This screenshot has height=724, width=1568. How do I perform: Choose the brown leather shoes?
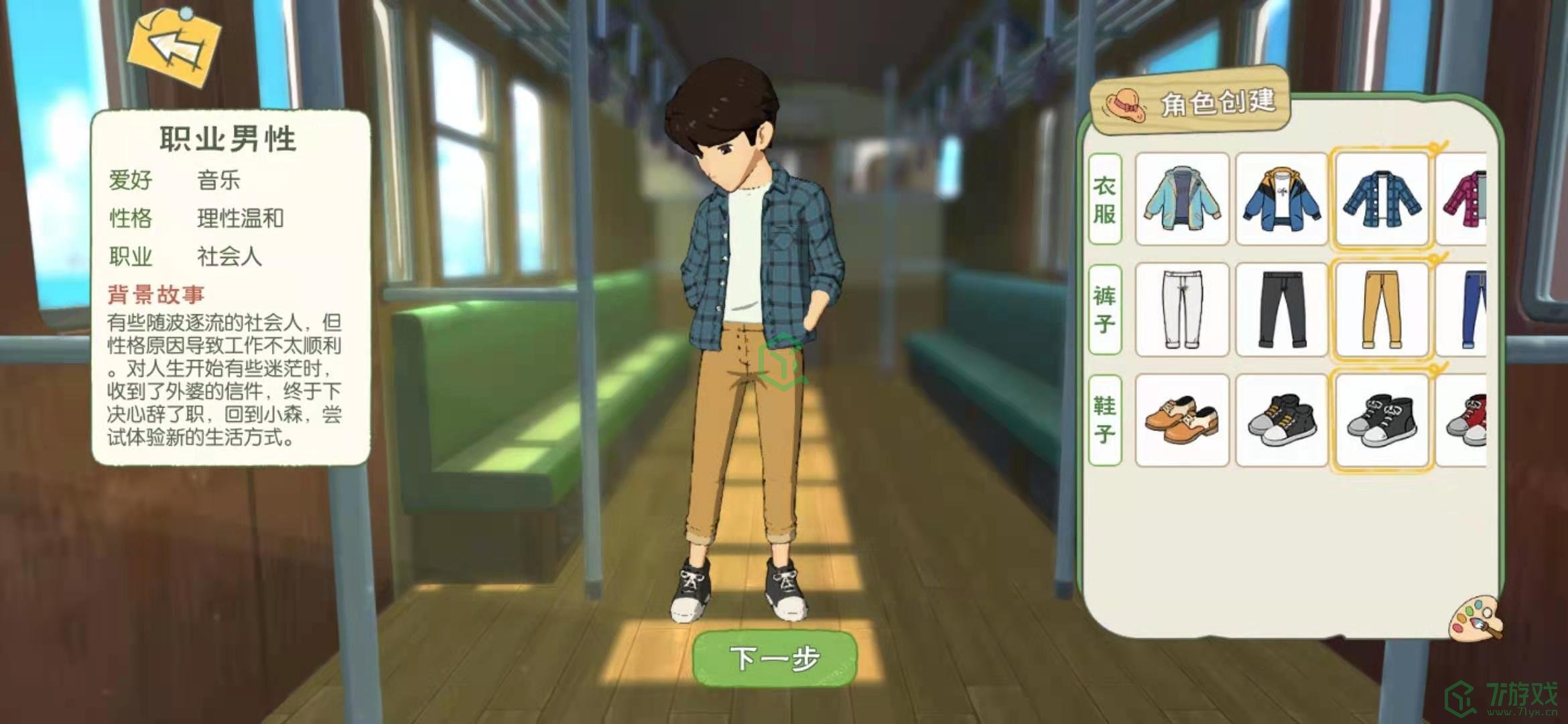[x=1182, y=420]
